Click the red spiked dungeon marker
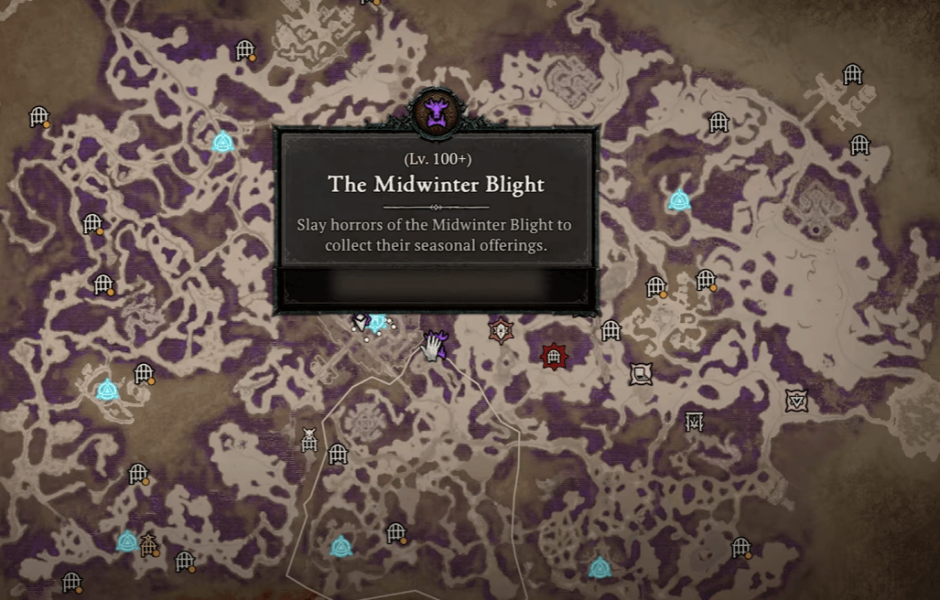Screen dimensions: 940x600 [x=552, y=356]
